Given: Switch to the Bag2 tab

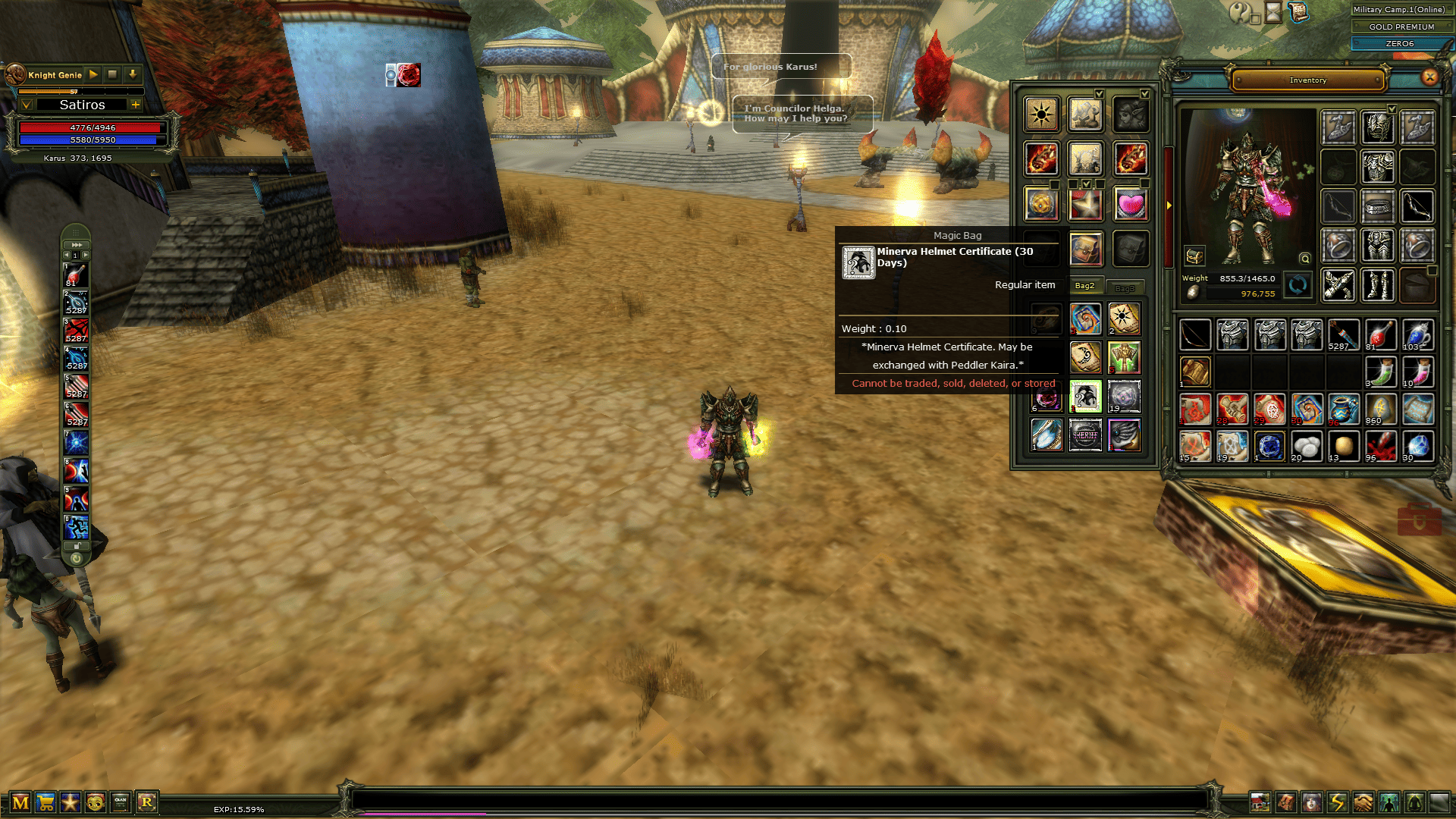Looking at the screenshot, I should coord(1084,286).
